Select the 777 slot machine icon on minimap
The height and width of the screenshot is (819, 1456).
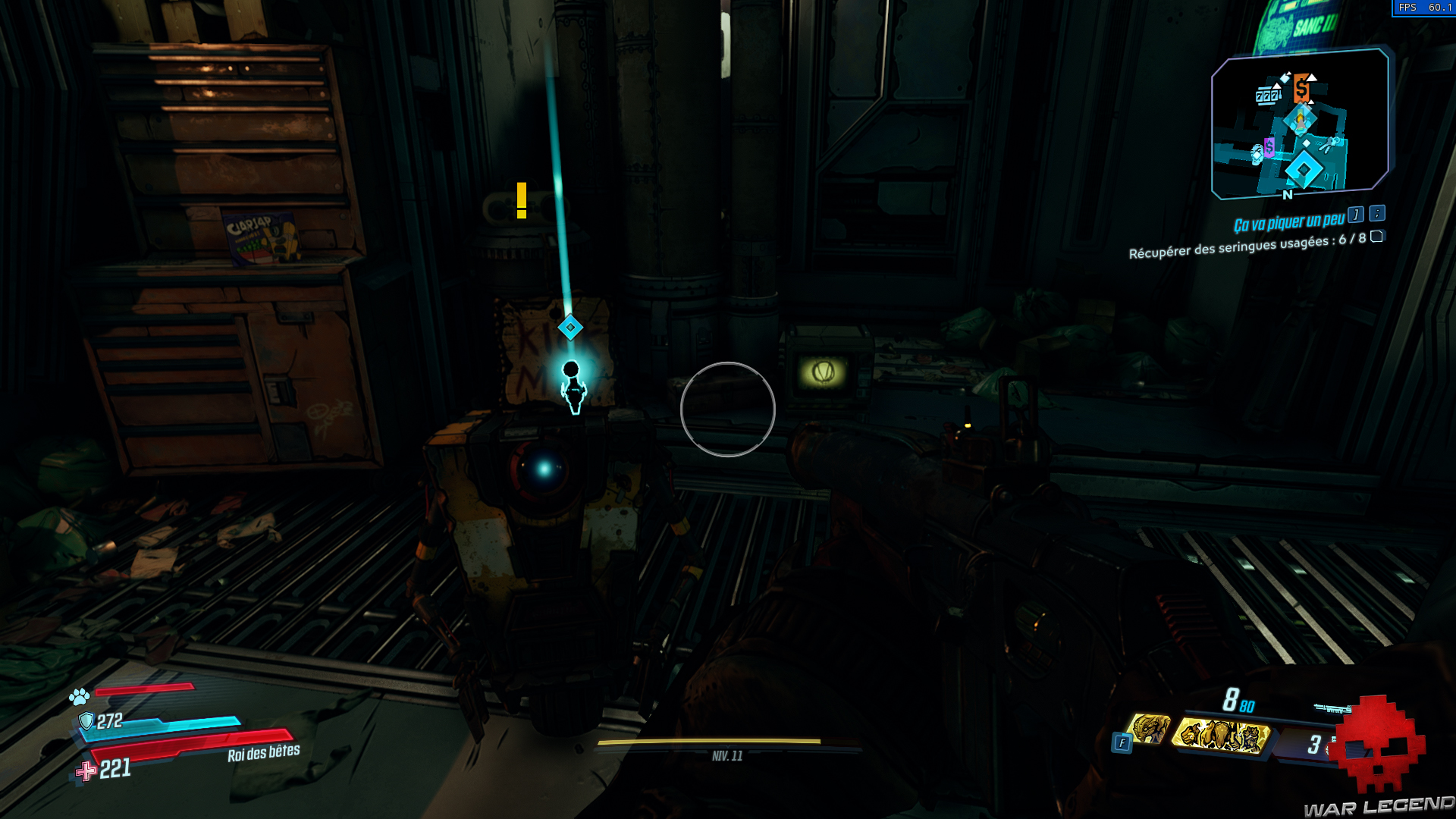(1267, 95)
